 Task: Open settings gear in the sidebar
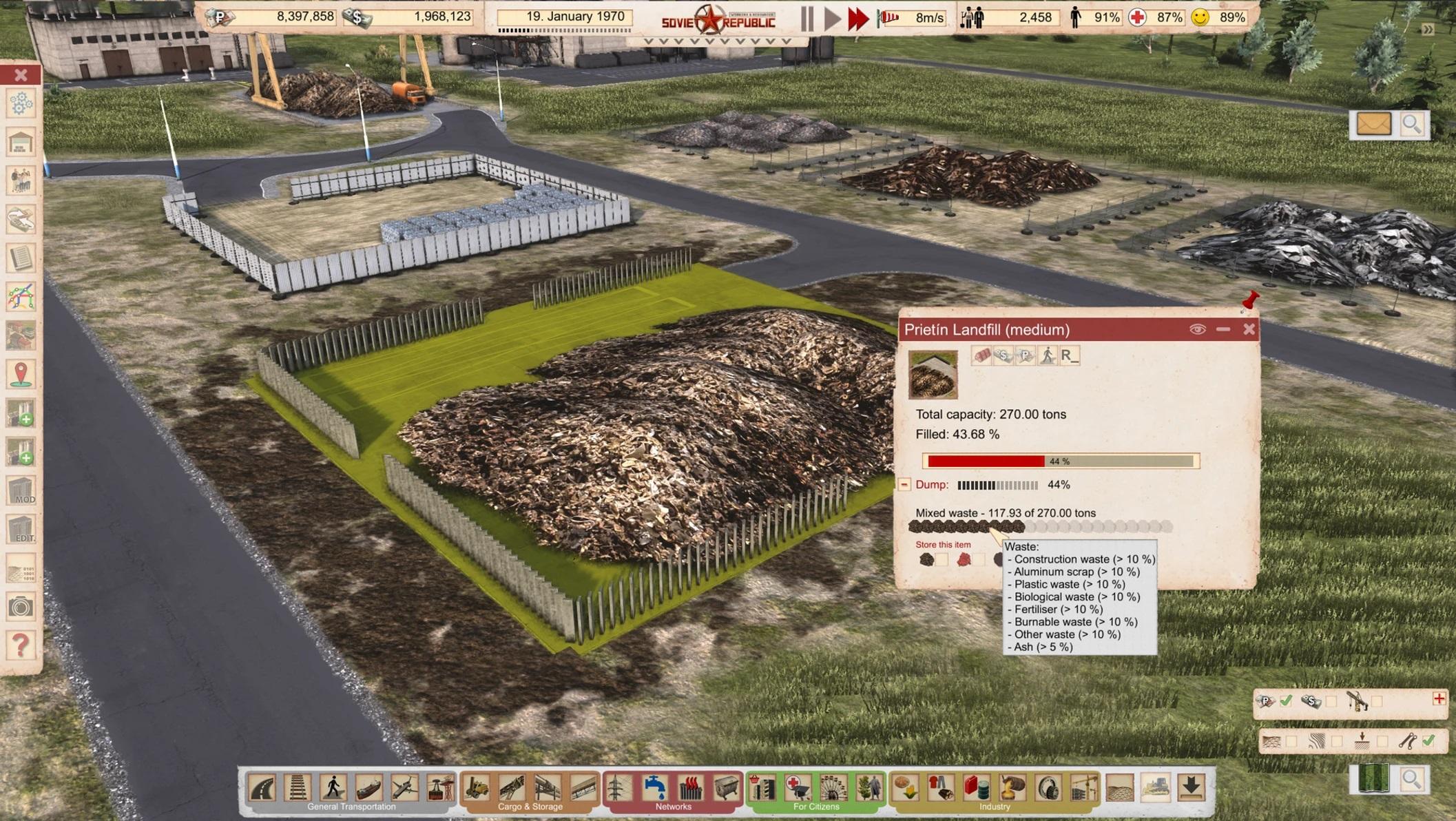pos(21,103)
